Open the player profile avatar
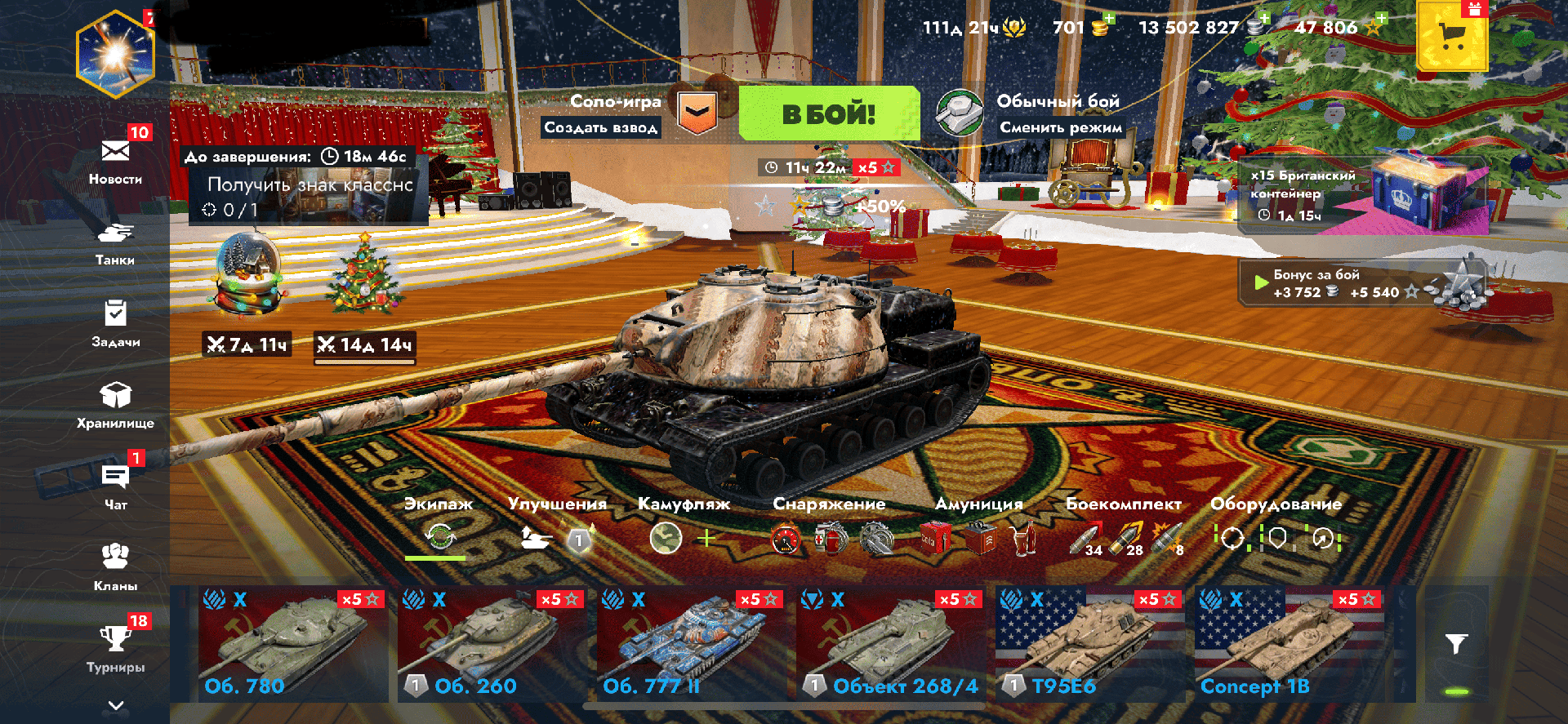 pyautogui.click(x=115, y=55)
